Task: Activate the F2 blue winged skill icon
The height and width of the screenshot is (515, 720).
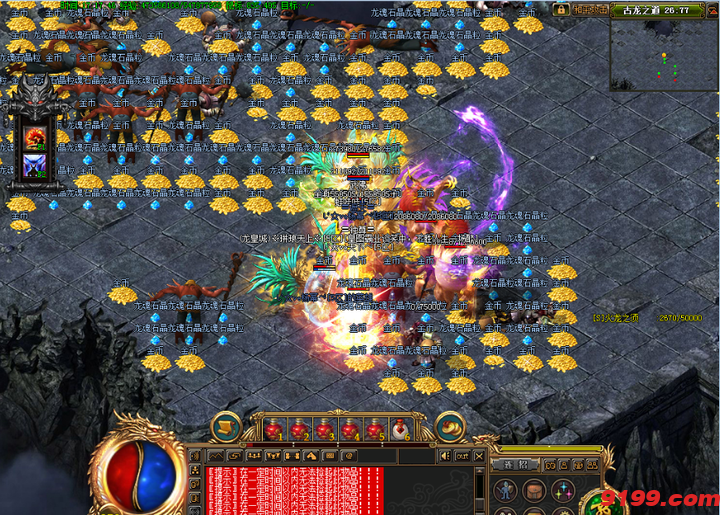Action: pyautogui.click(x=36, y=165)
